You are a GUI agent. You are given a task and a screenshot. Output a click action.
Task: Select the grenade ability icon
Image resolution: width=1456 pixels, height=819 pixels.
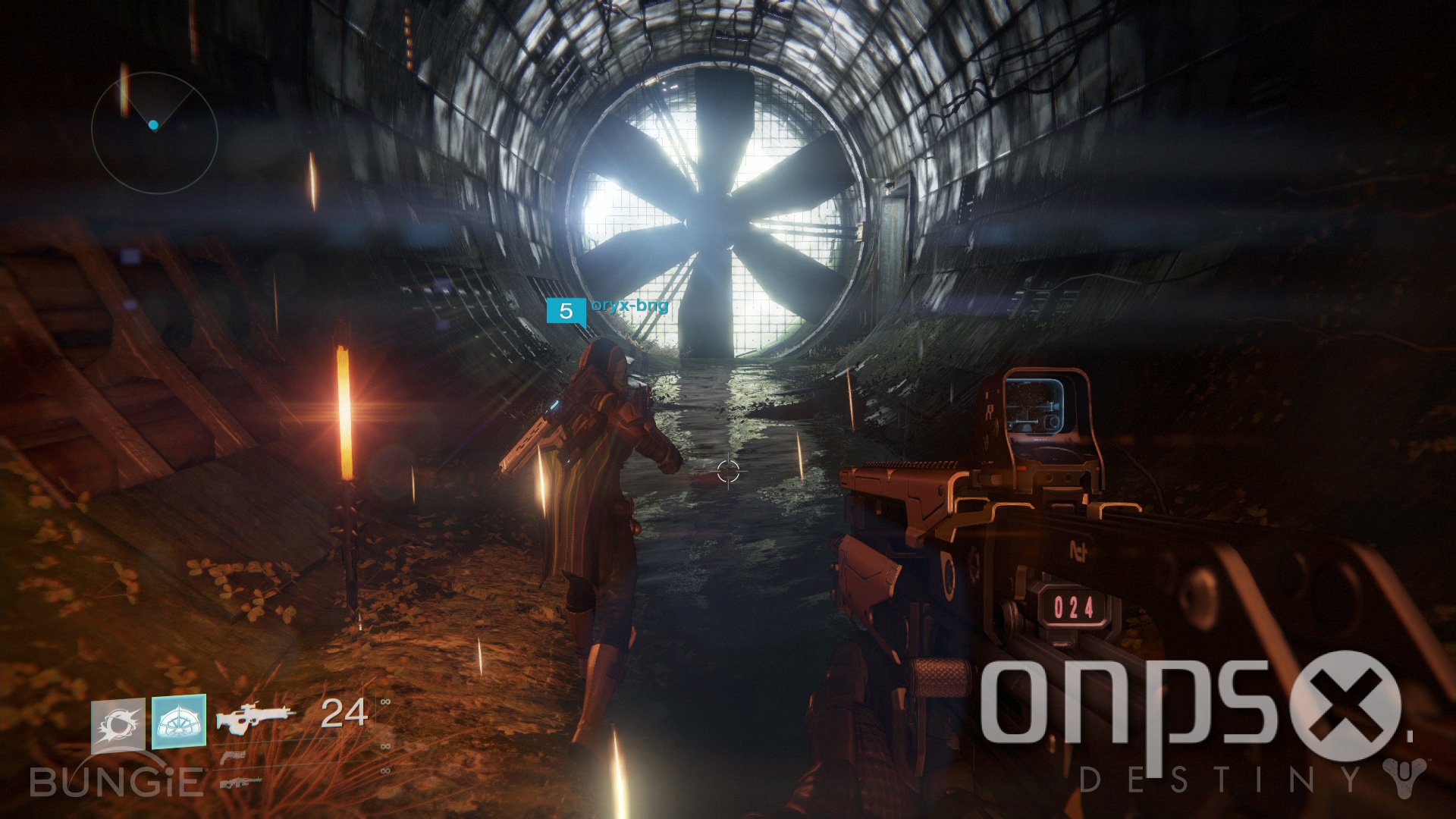(x=120, y=723)
